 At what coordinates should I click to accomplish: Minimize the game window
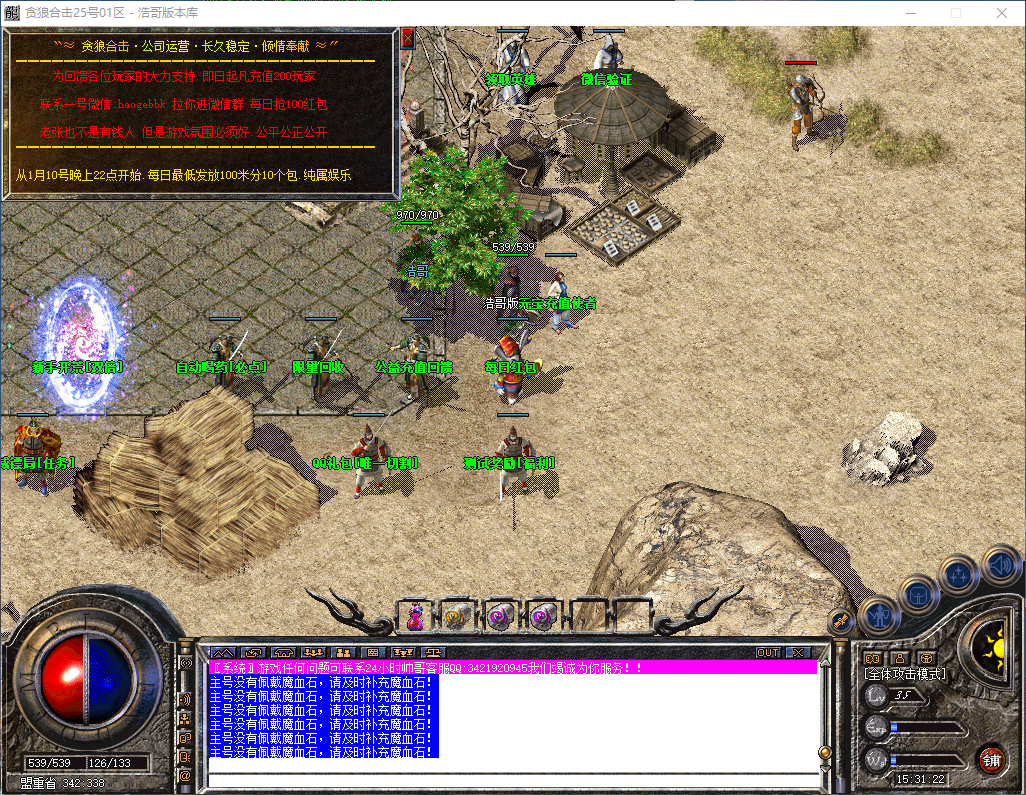tap(910, 13)
